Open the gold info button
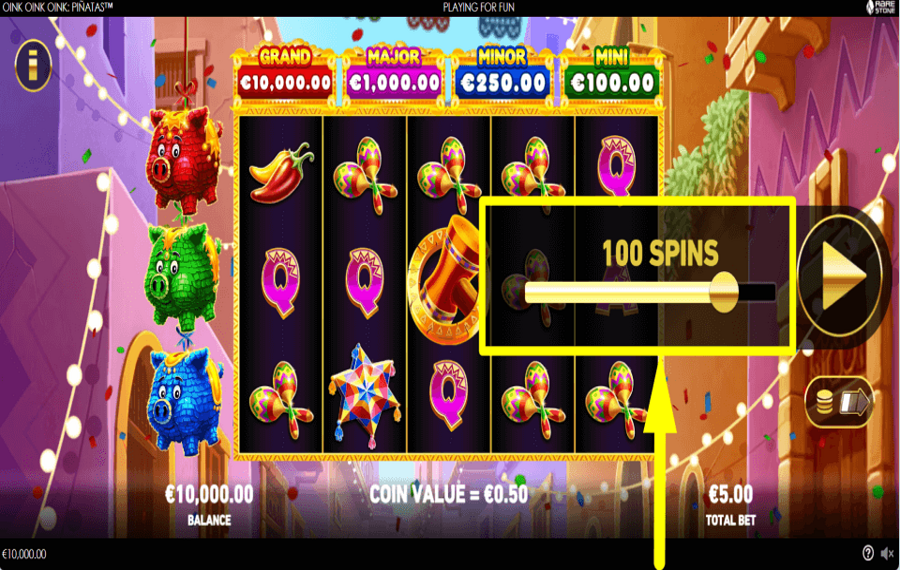Screen dimensions: 900x570 pyautogui.click(x=33, y=68)
